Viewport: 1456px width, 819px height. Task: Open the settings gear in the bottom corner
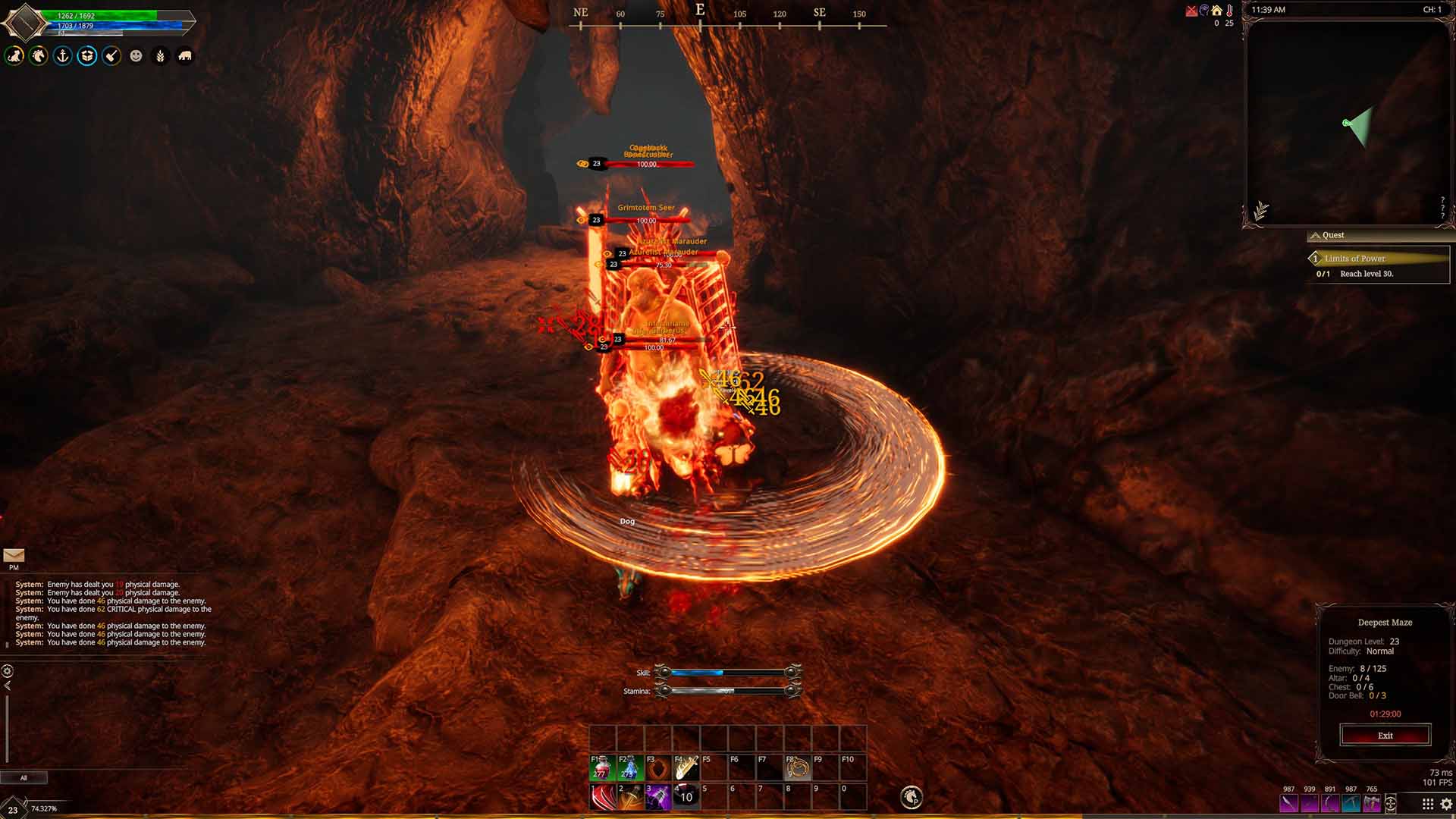tap(1446, 805)
